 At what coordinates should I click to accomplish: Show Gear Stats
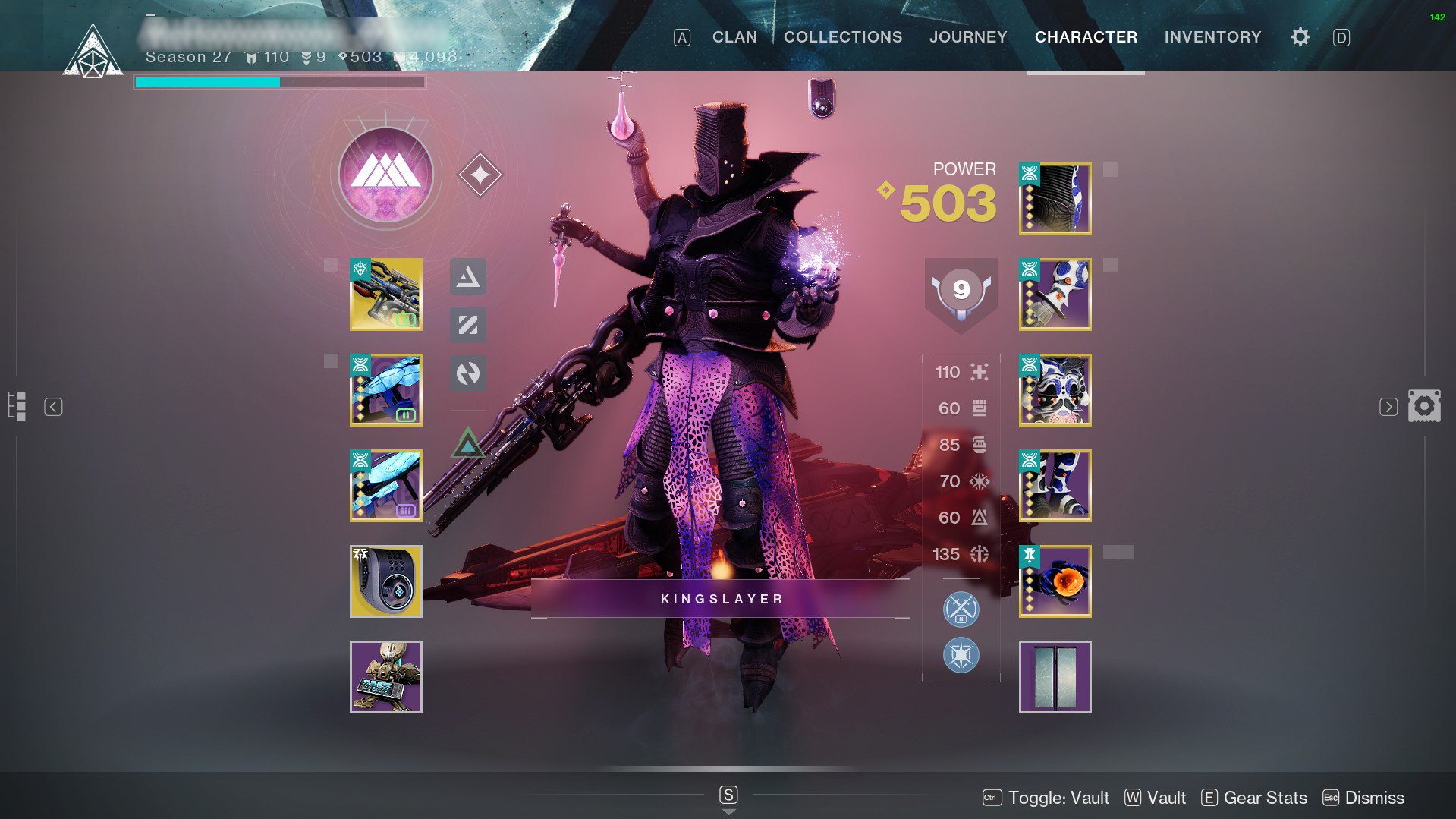(x=1254, y=798)
